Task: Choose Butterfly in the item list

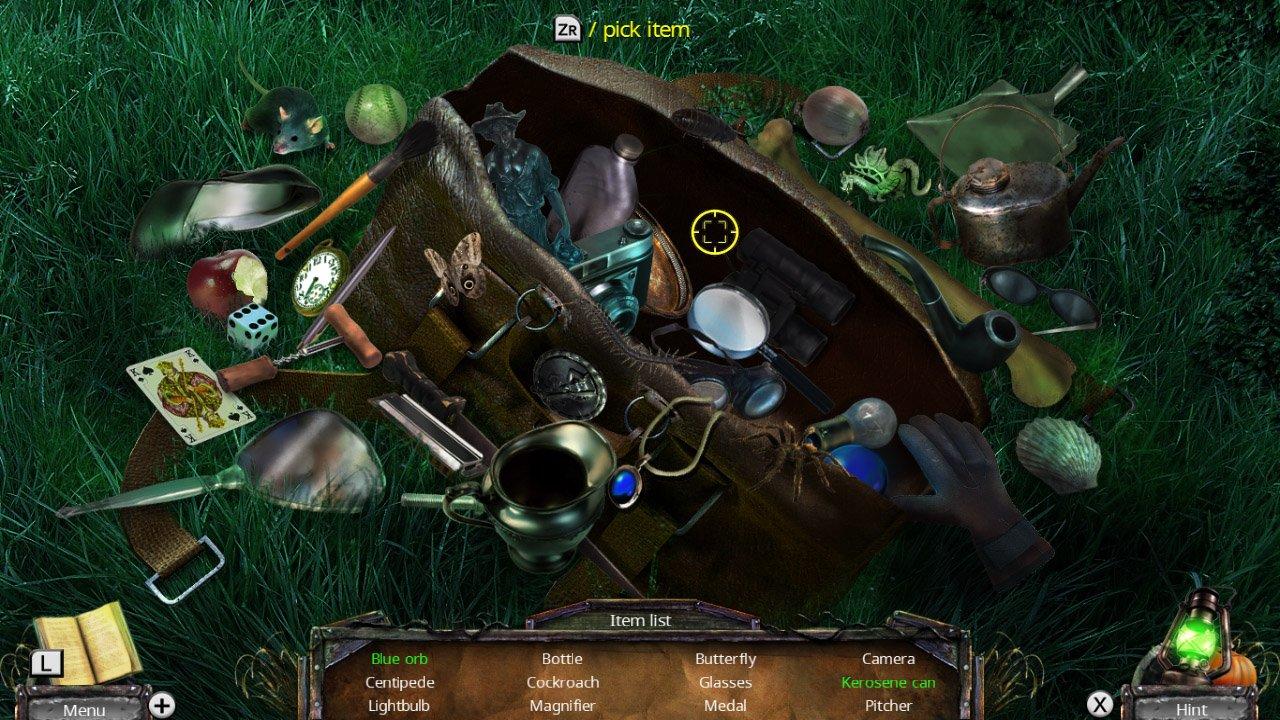Action: pyautogui.click(x=725, y=659)
